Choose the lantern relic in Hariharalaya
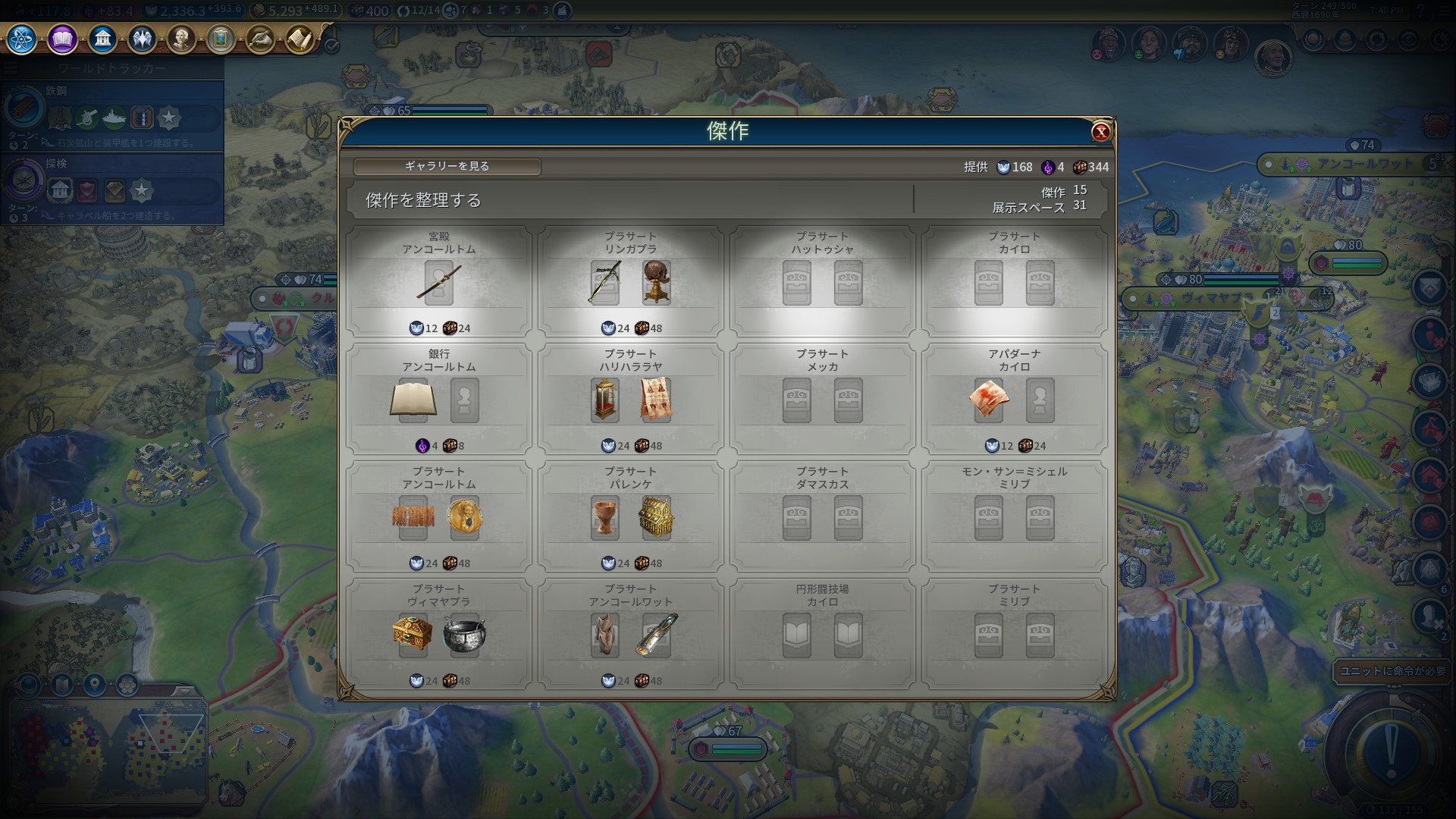 point(604,400)
